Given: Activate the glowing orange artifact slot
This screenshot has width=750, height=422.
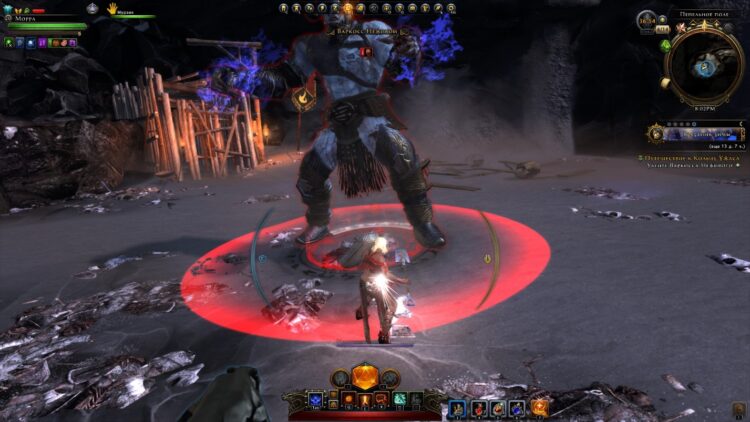Looking at the screenshot, I should click(540, 407).
